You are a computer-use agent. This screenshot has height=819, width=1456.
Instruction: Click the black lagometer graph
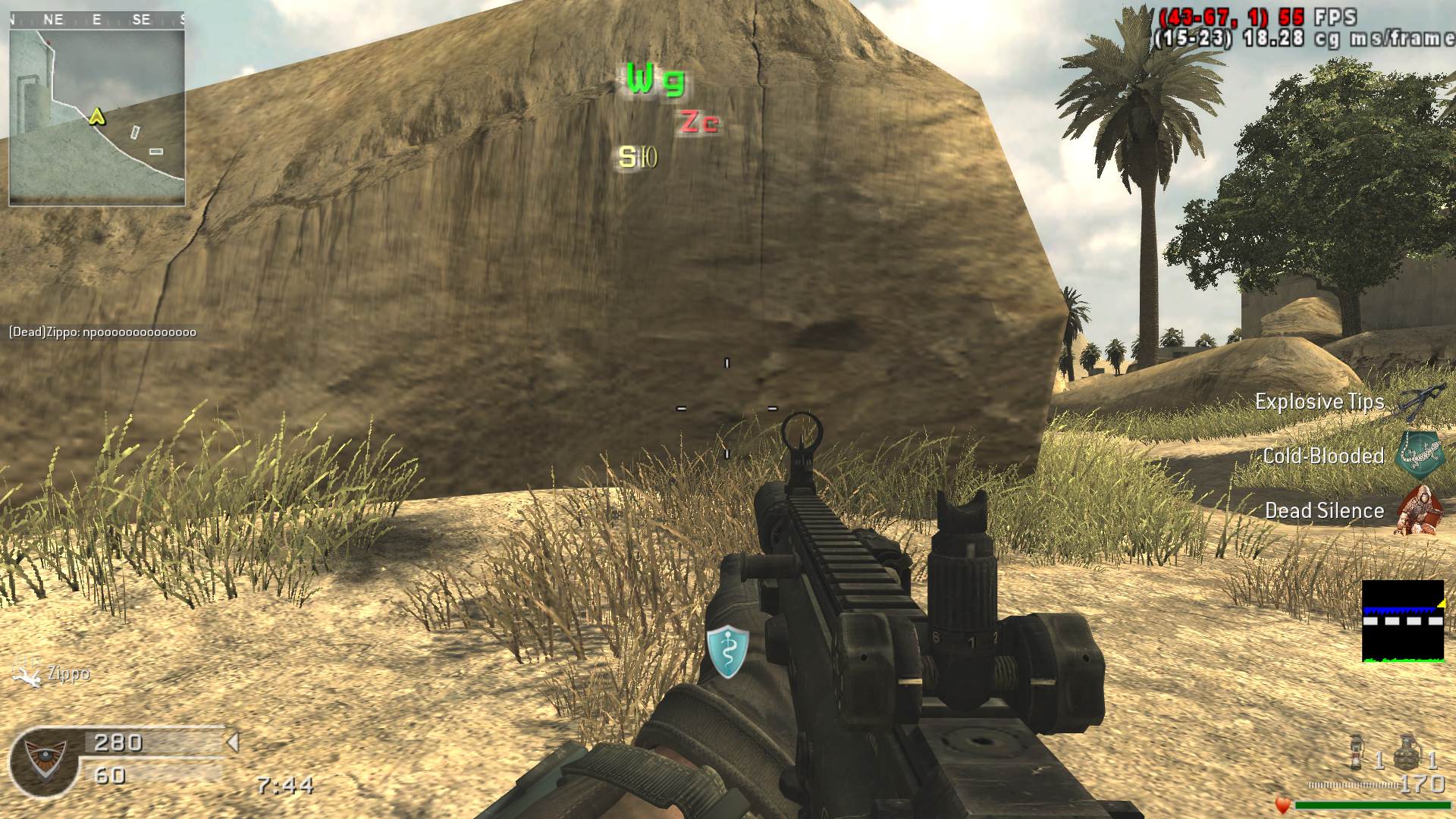(x=1403, y=621)
